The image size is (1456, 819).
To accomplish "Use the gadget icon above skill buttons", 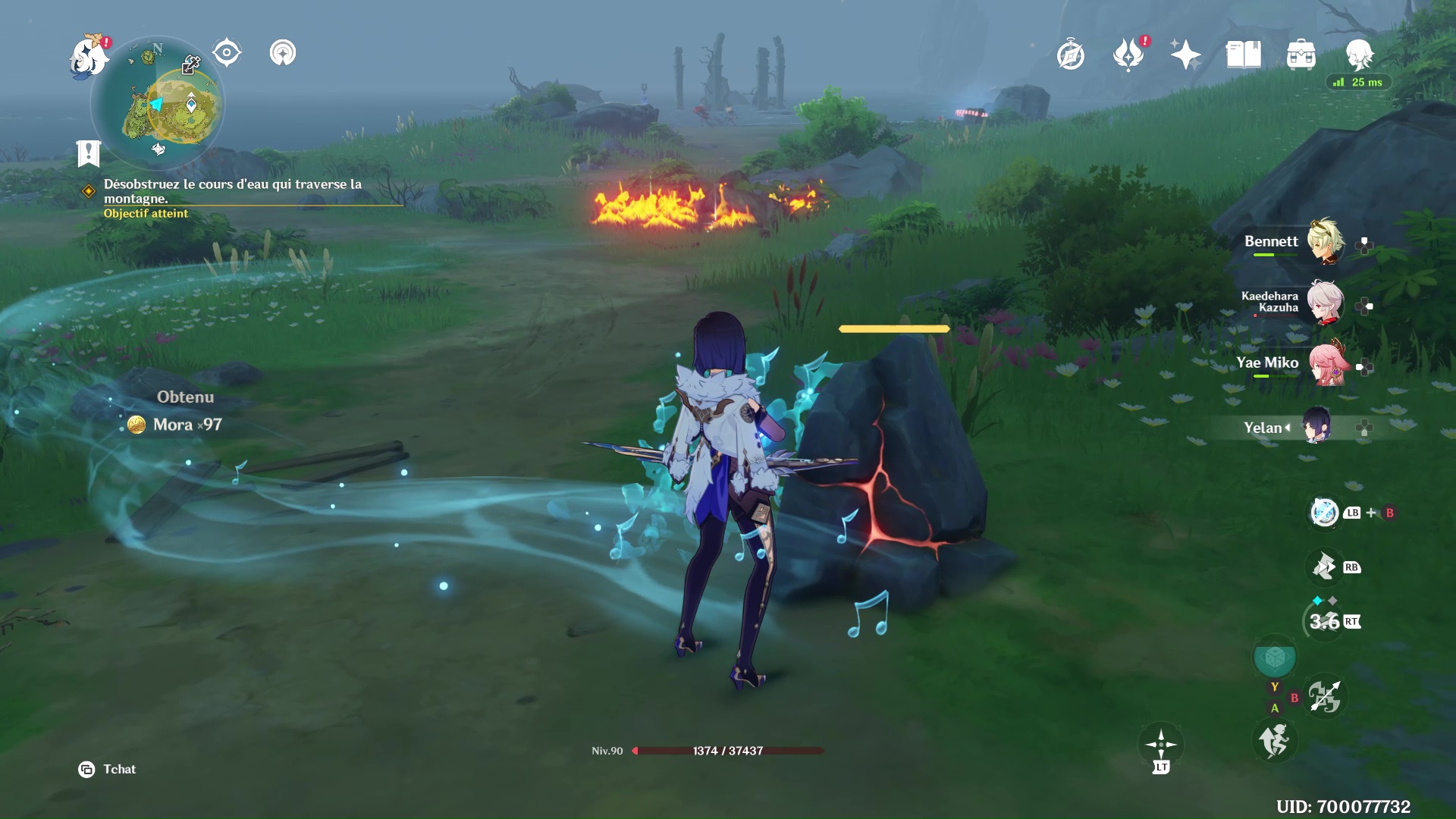I will click(1324, 513).
